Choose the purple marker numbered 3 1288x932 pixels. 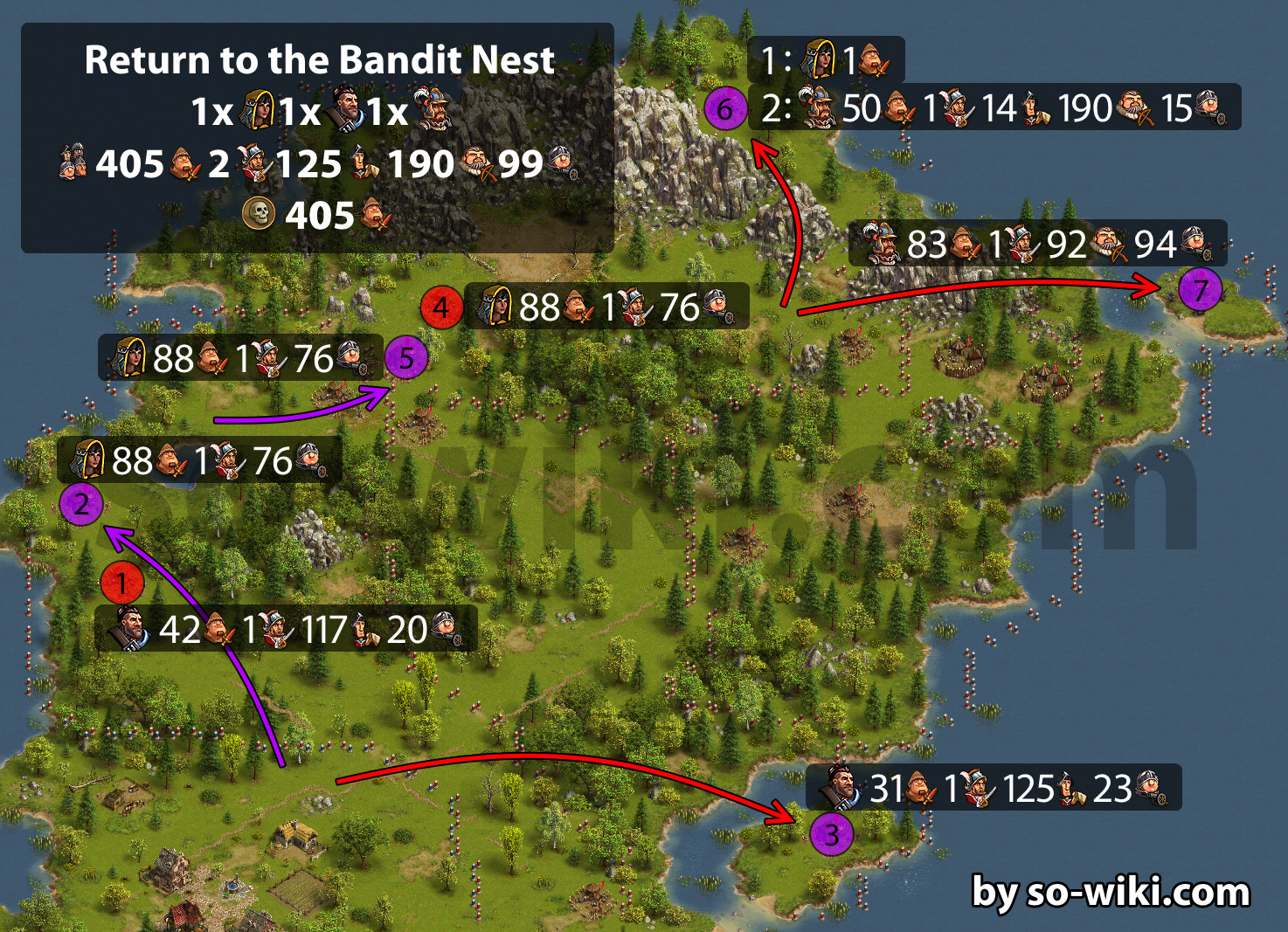831,834
